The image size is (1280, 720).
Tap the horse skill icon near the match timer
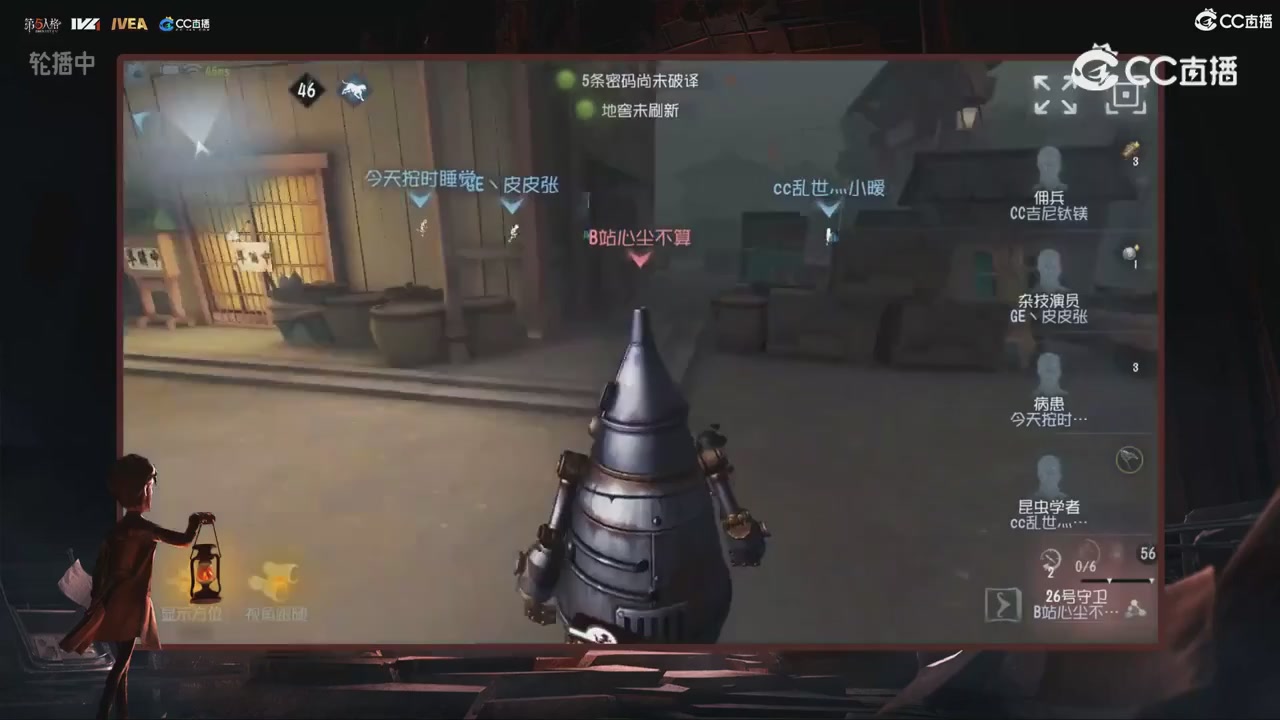[x=355, y=90]
